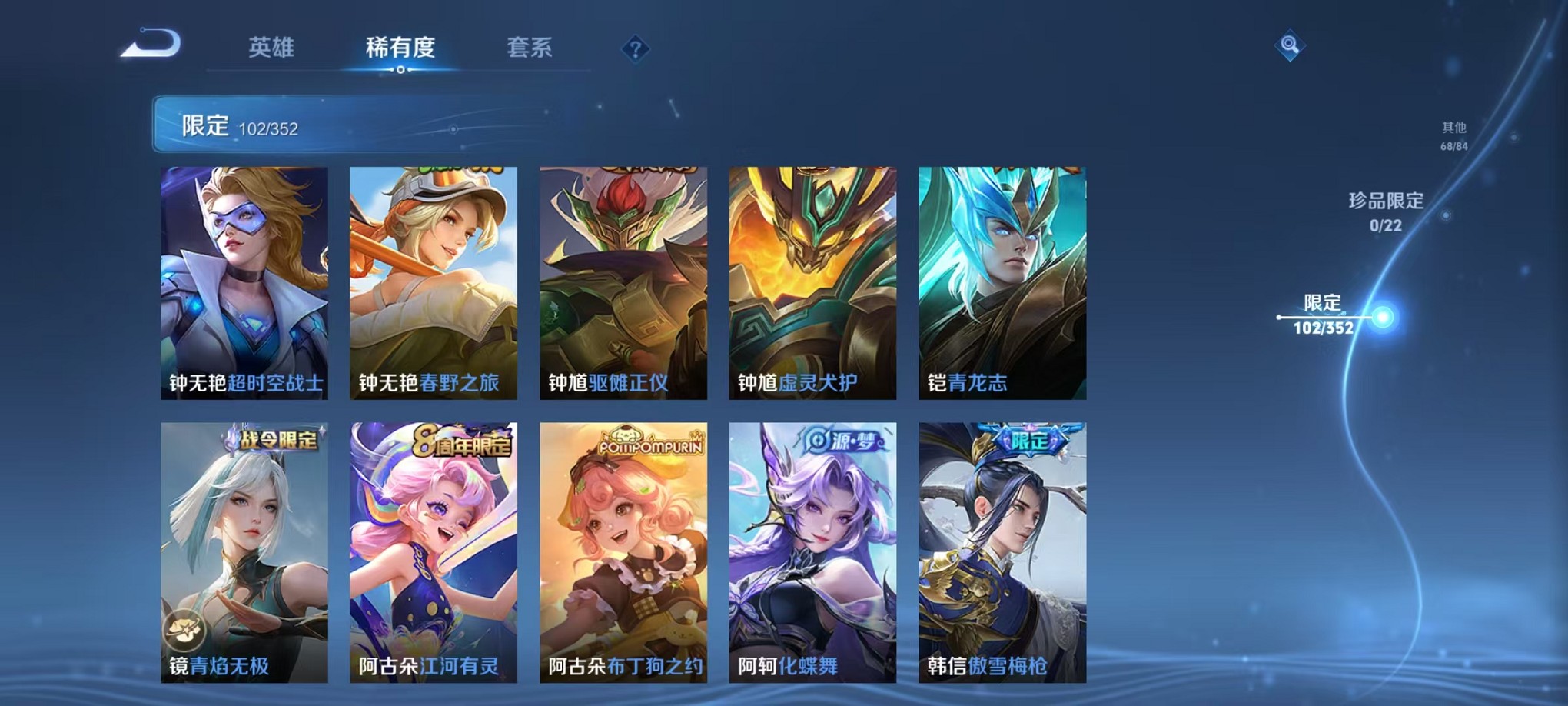Open search with the magnifier icon

click(1289, 46)
